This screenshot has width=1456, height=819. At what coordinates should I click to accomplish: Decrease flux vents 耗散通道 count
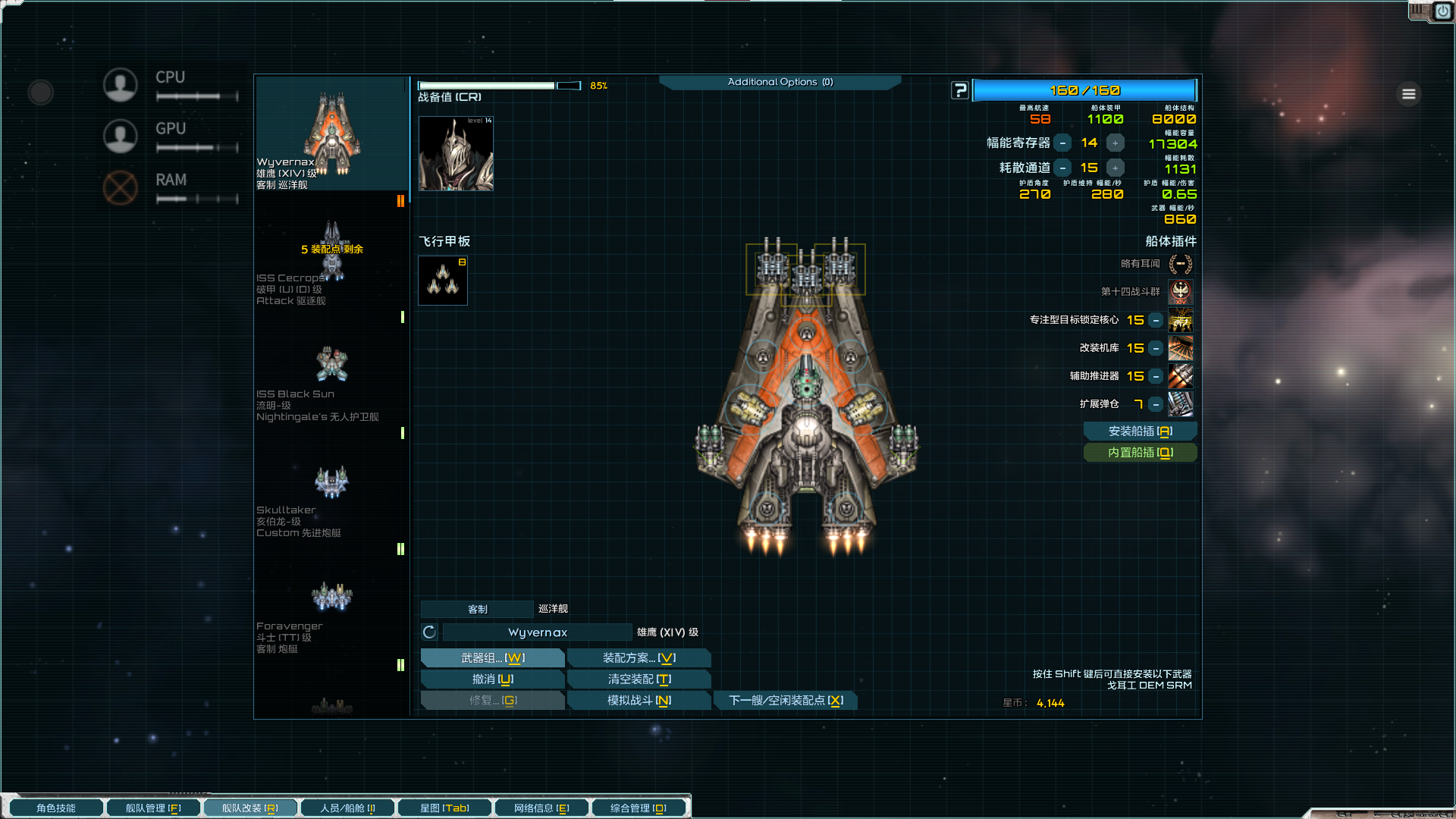pyautogui.click(x=1063, y=168)
